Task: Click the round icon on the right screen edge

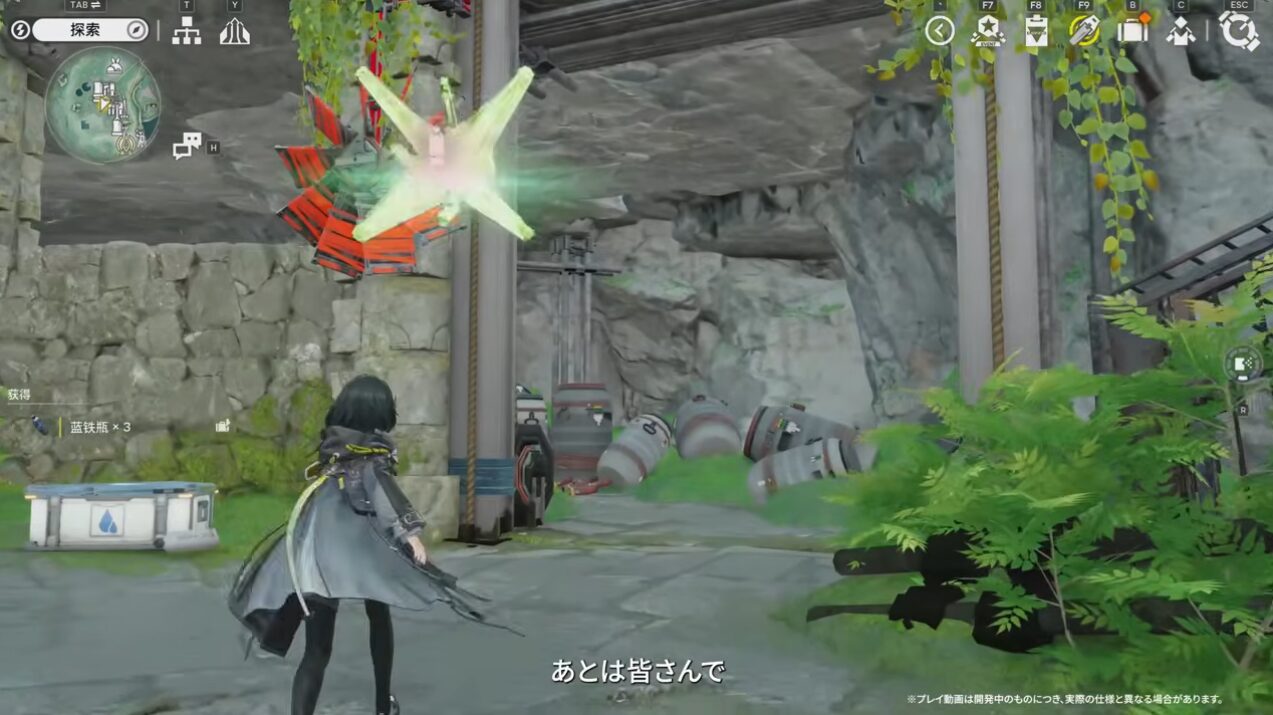Action: tap(1242, 364)
